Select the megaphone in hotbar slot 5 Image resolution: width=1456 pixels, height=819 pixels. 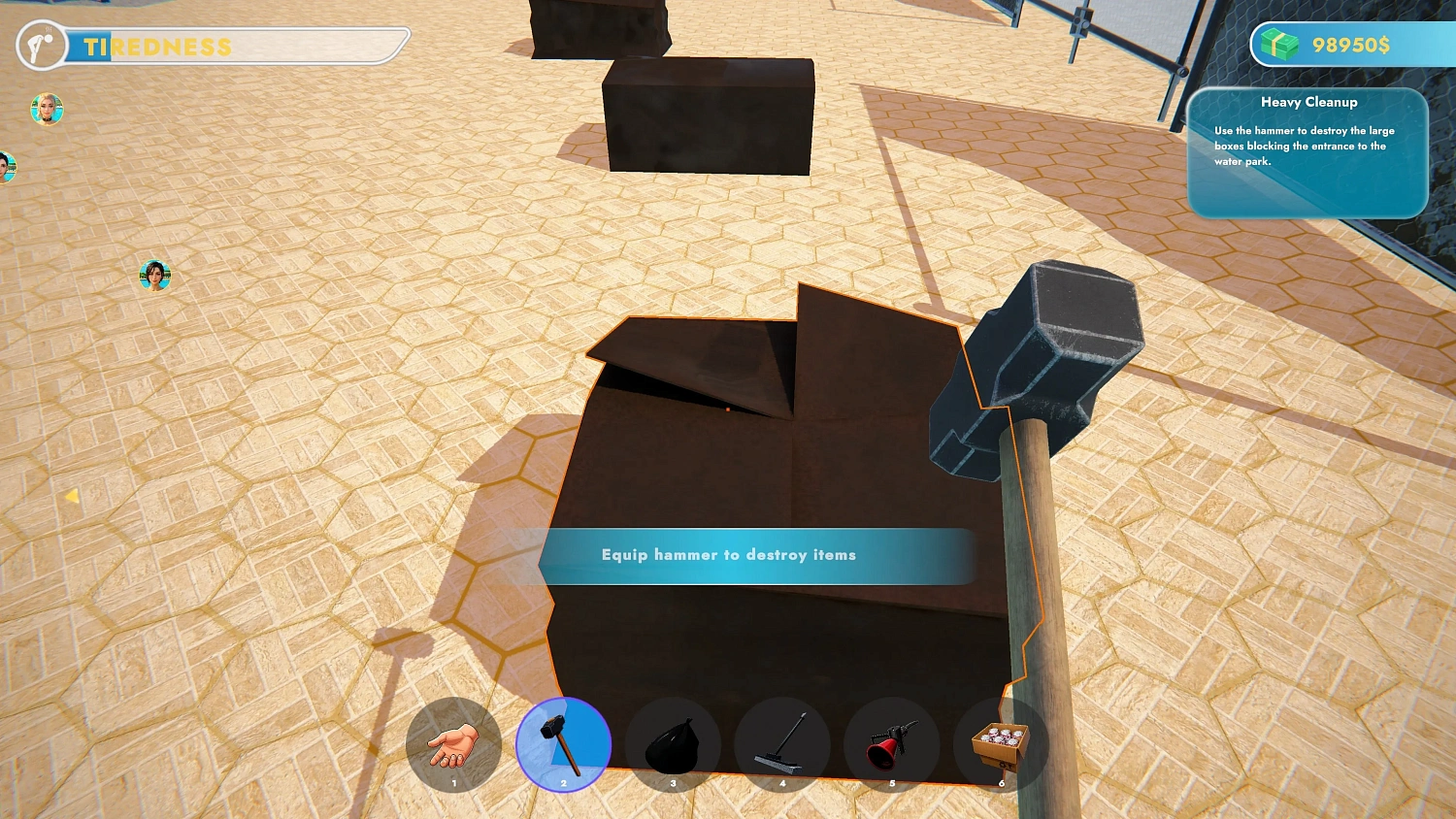(893, 743)
